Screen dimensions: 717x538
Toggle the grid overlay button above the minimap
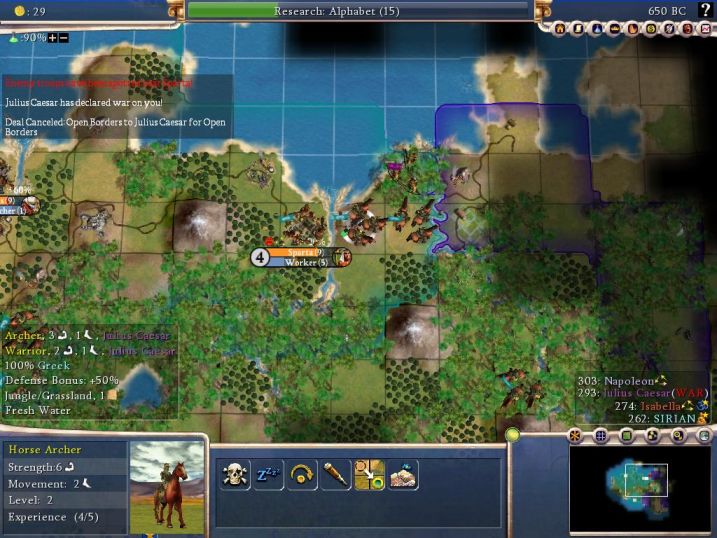601,436
